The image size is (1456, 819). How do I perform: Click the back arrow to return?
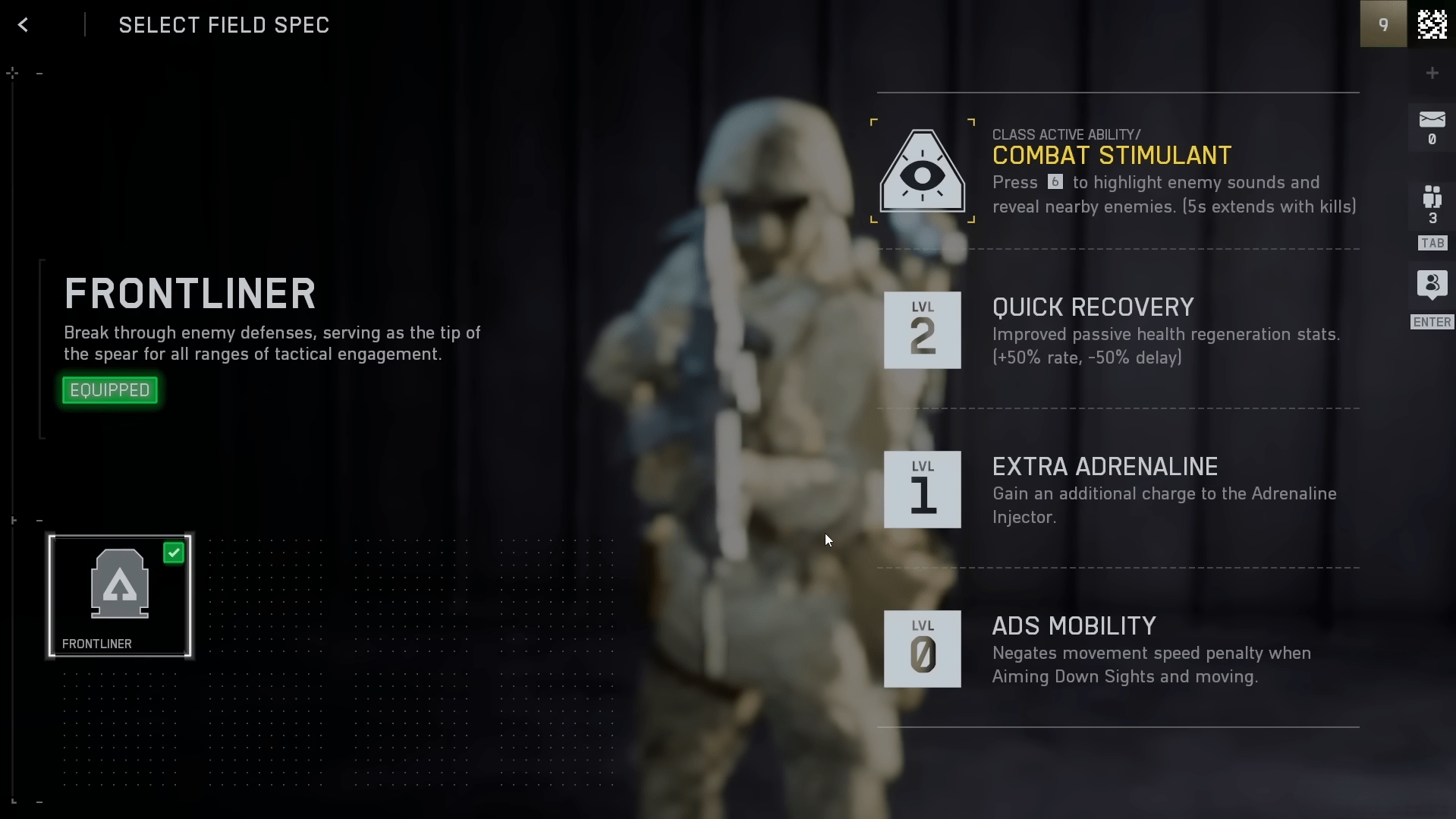(x=24, y=24)
